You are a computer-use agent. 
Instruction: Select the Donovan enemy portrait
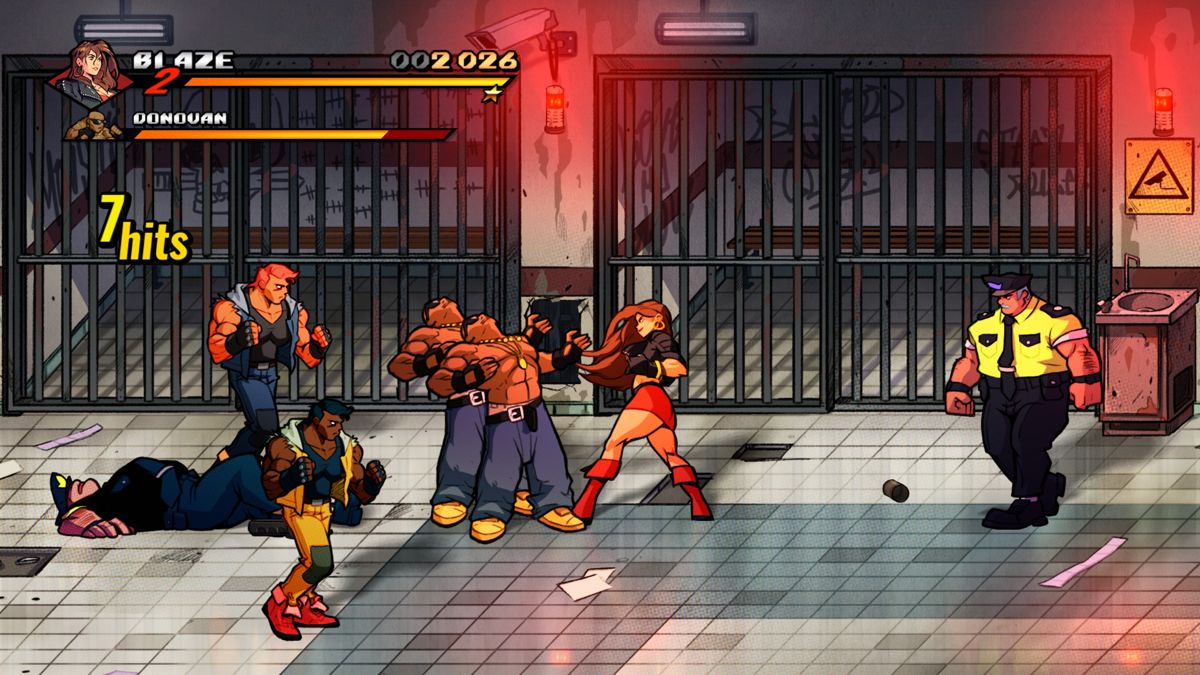(97, 126)
